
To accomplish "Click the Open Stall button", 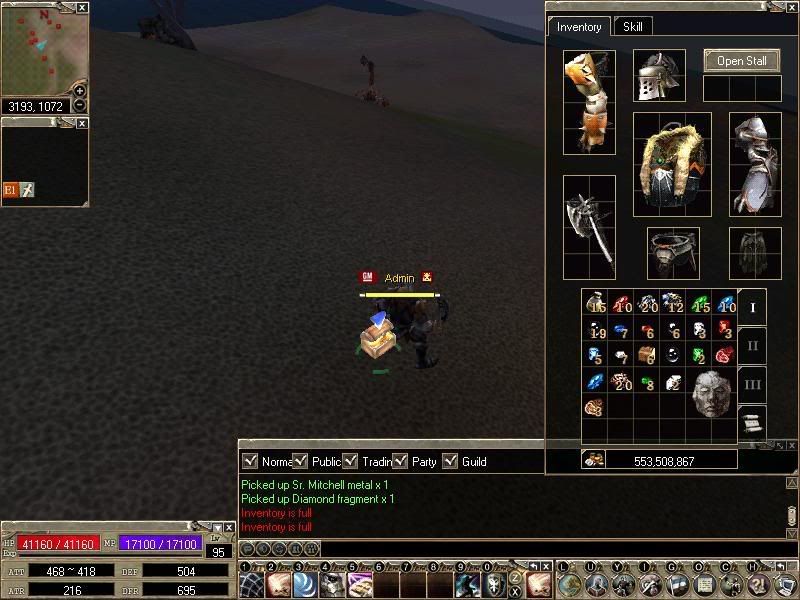I will click(x=742, y=61).
